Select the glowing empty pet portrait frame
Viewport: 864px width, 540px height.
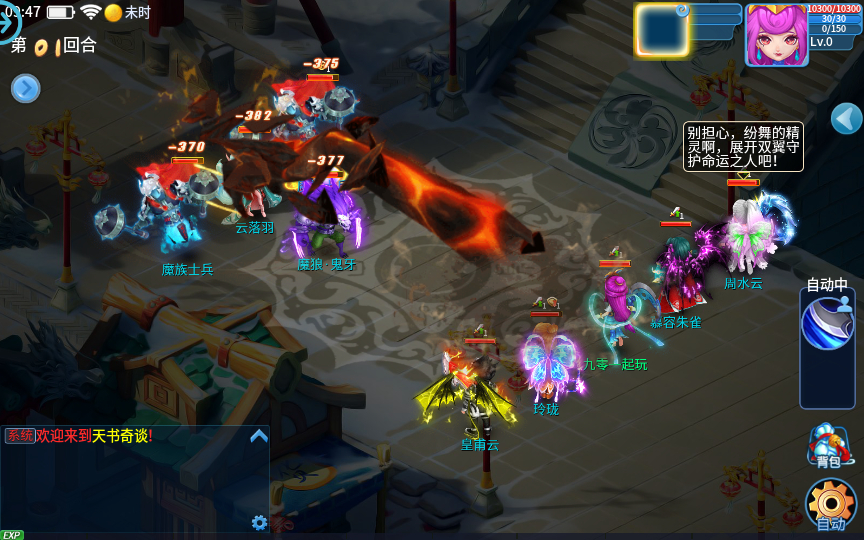click(661, 31)
